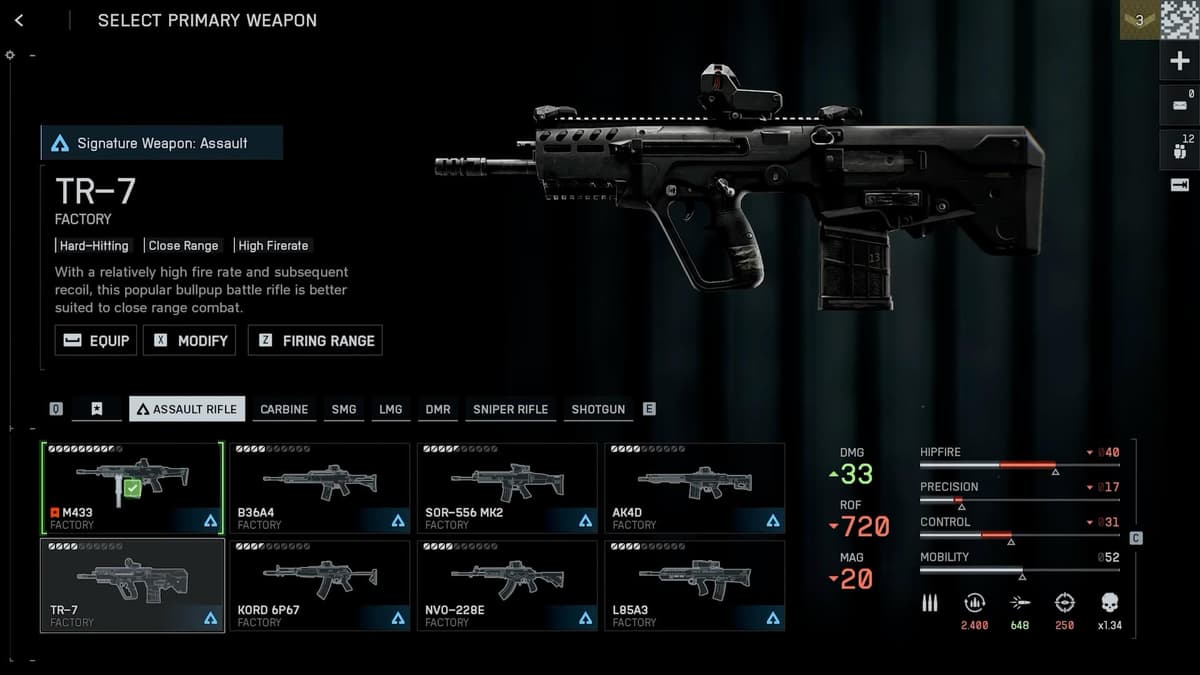Image resolution: width=1200 pixels, height=675 pixels.
Task: Click the plus icon in right sidebar
Action: (1179, 61)
